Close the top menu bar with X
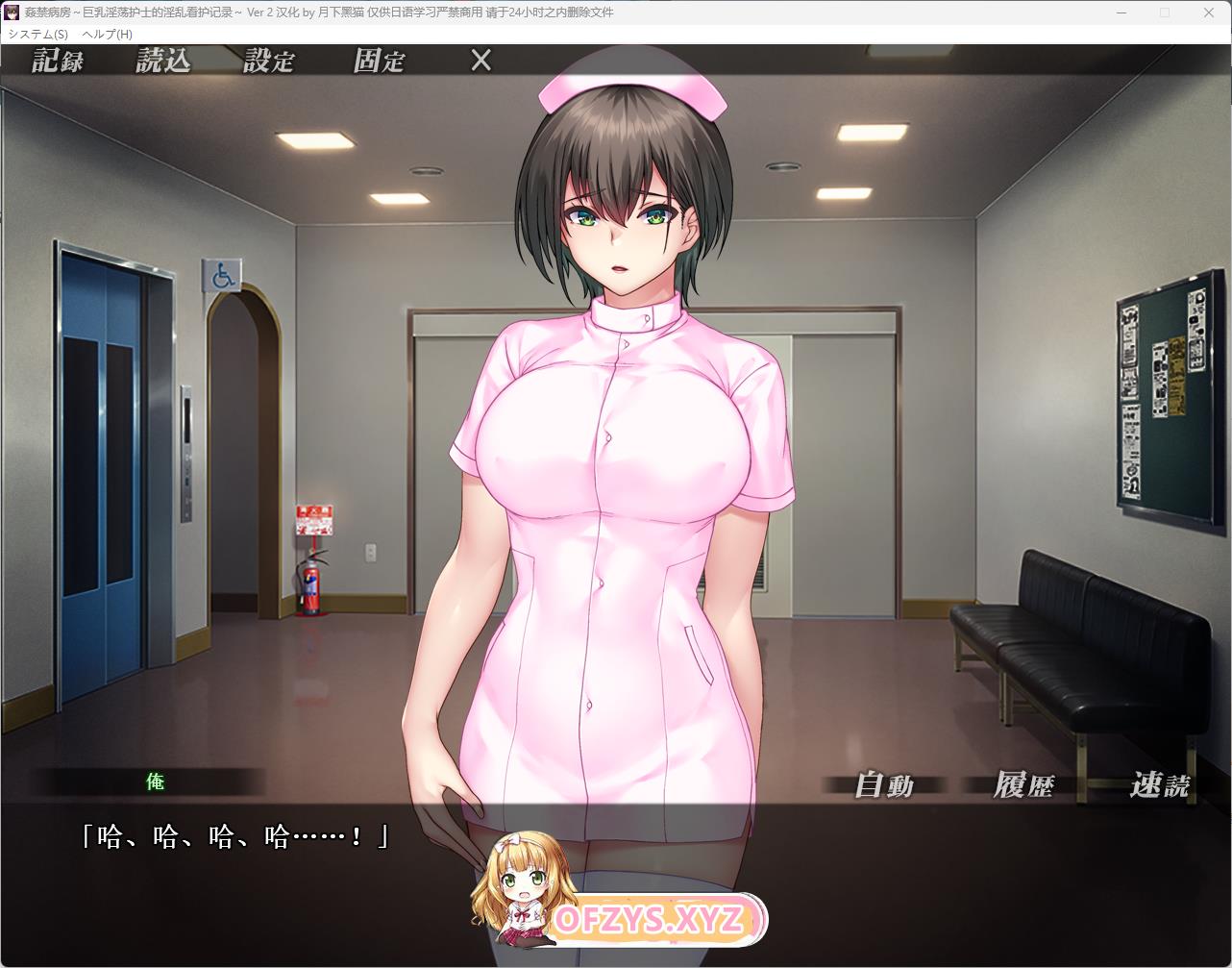1232x968 pixels. (480, 61)
